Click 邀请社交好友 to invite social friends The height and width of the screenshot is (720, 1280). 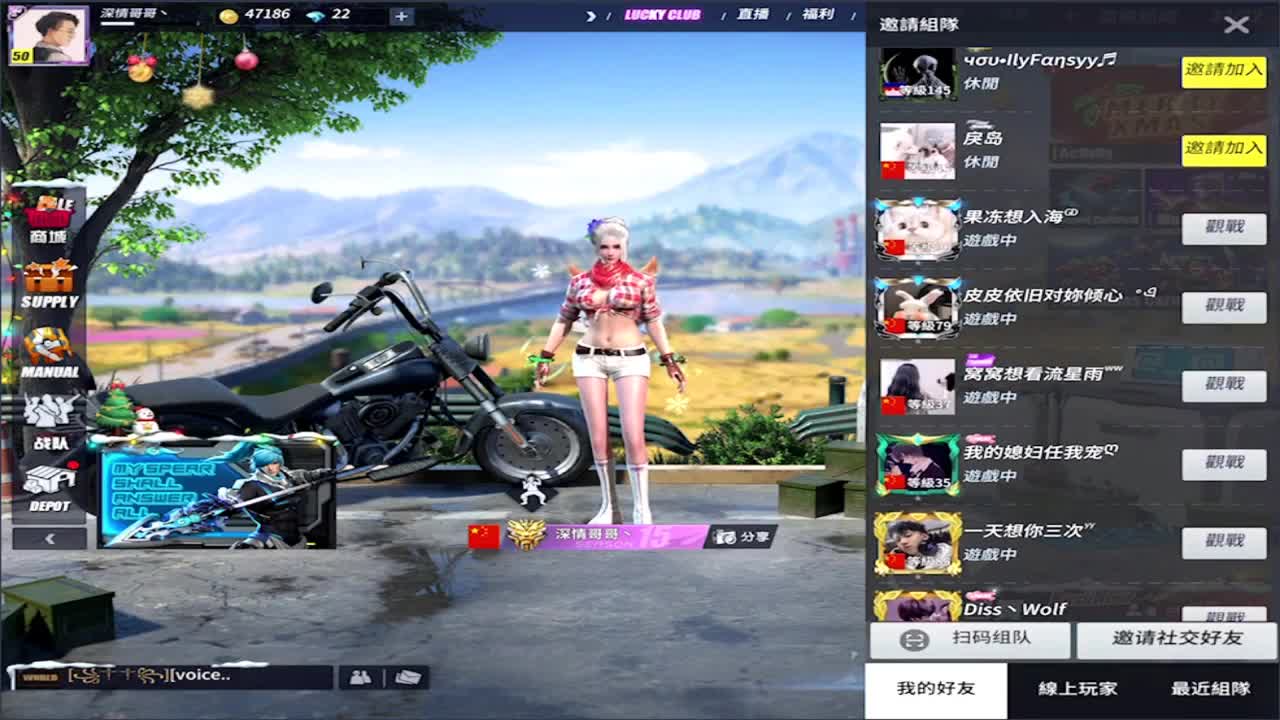click(x=1176, y=640)
